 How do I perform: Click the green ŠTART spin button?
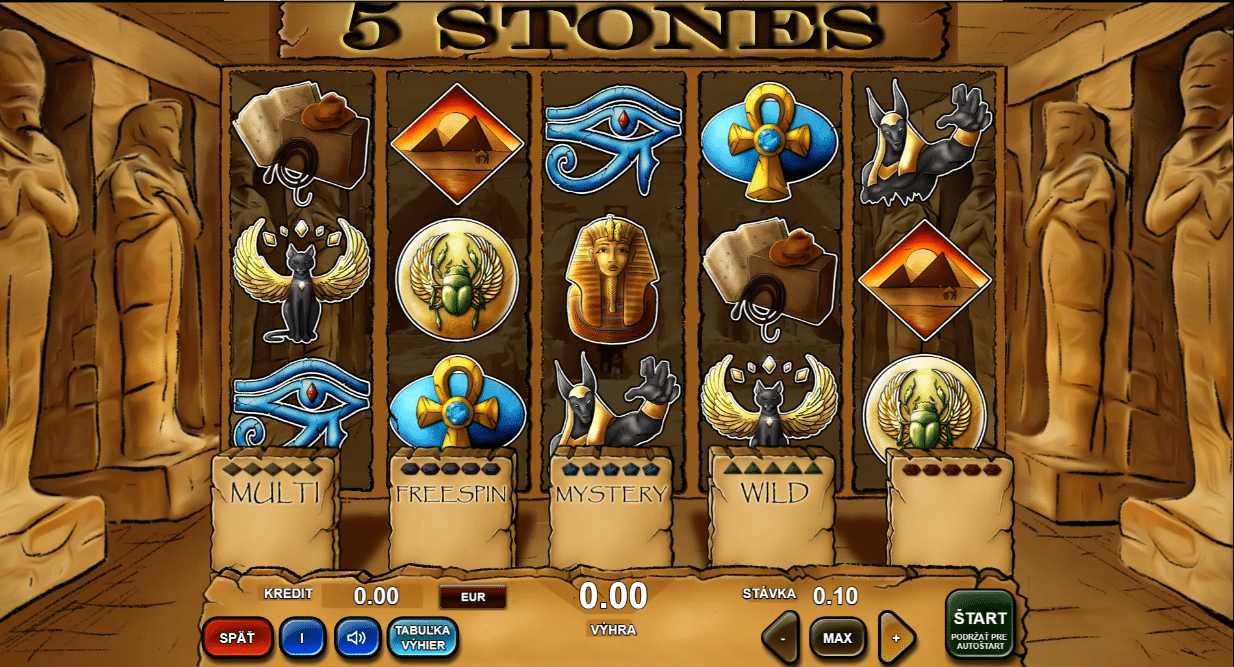[979, 624]
